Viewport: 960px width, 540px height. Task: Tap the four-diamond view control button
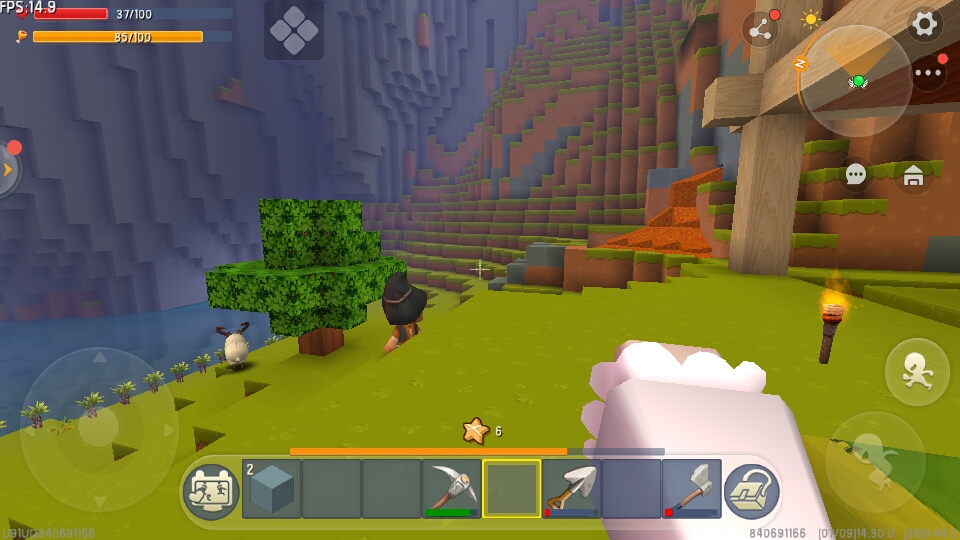[x=294, y=30]
